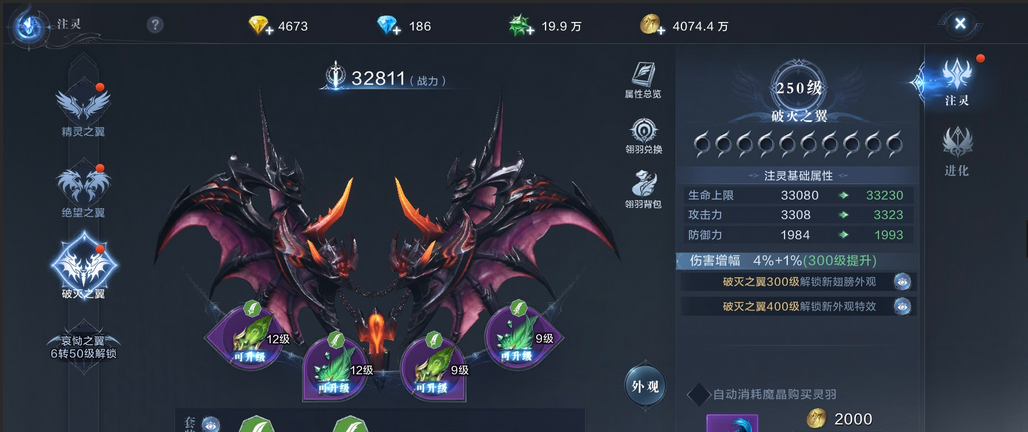Toggle 自动消耗魔晶购买灵羽 checkbox
The width and height of the screenshot is (1028, 432).
click(x=698, y=394)
